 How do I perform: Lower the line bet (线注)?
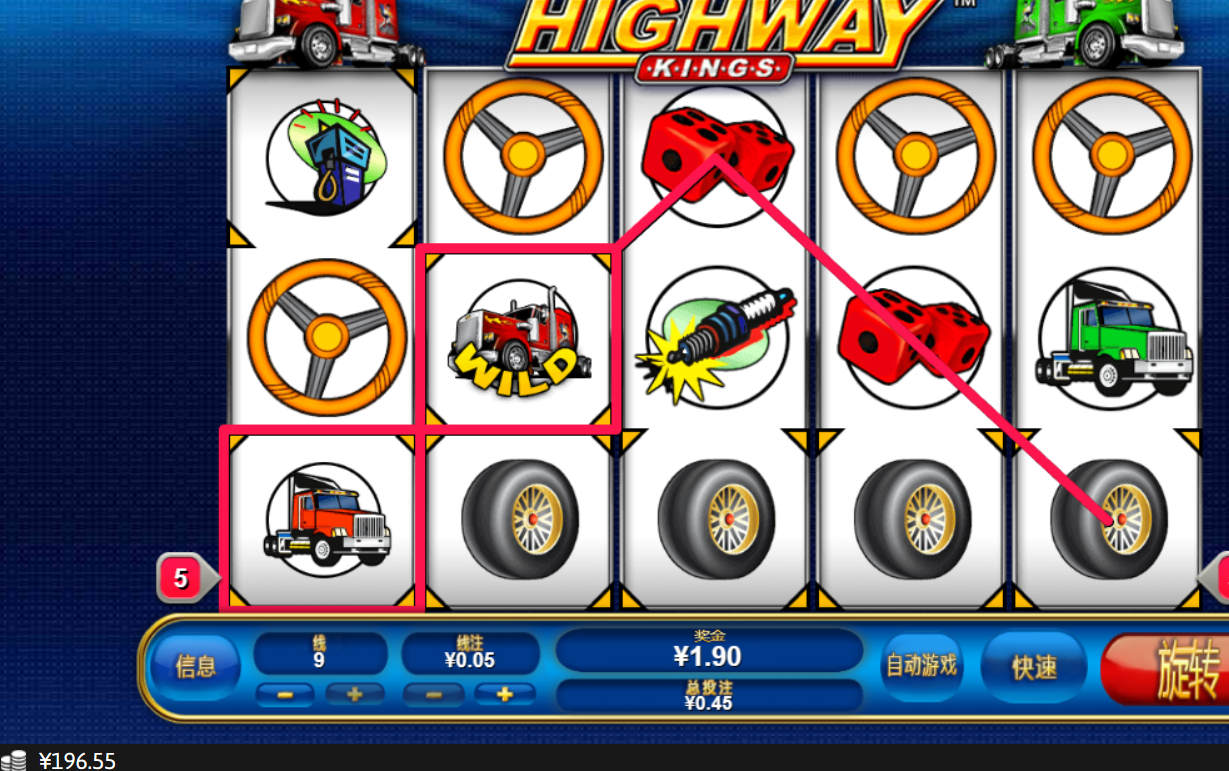point(432,694)
